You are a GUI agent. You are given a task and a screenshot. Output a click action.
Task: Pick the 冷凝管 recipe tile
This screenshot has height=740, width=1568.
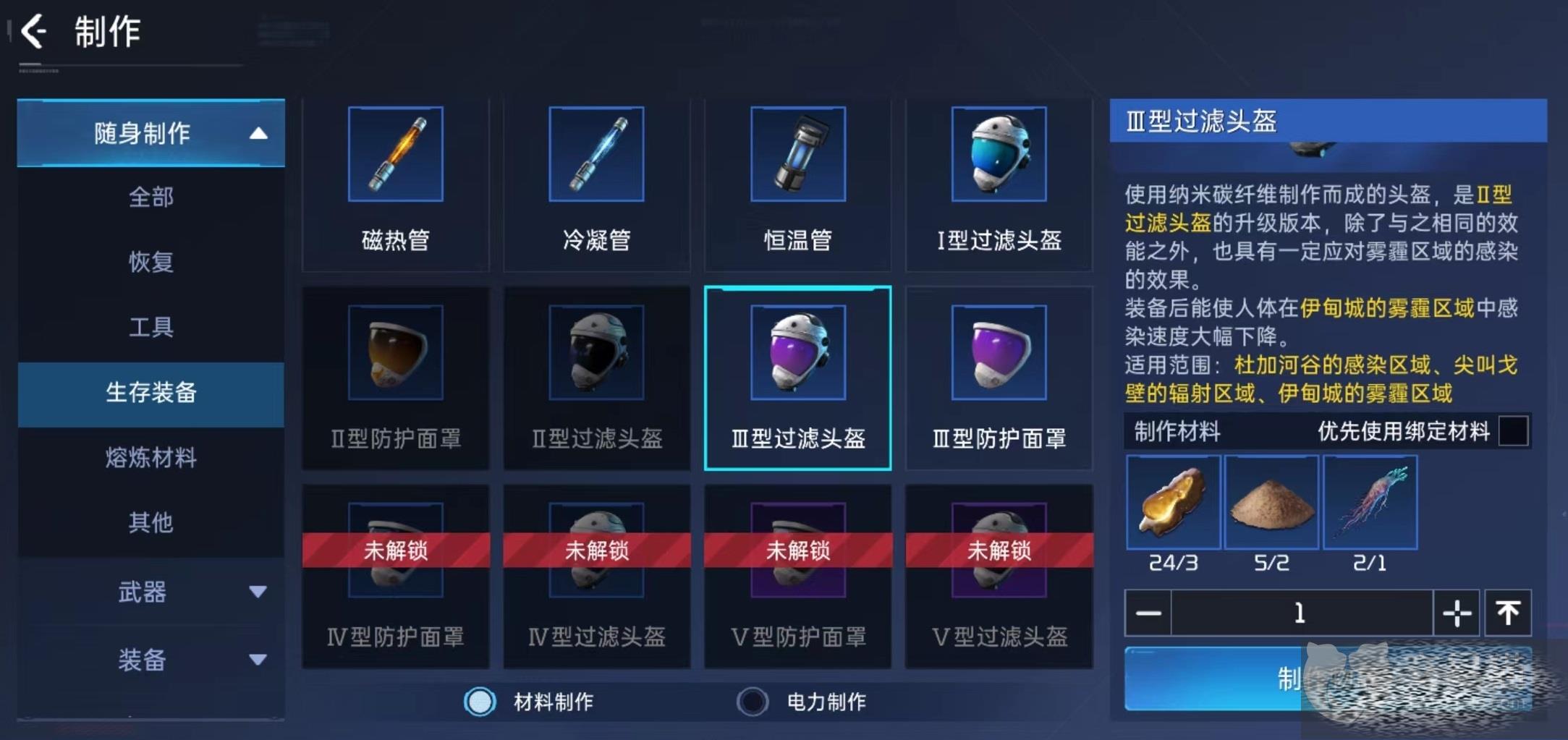(596, 184)
